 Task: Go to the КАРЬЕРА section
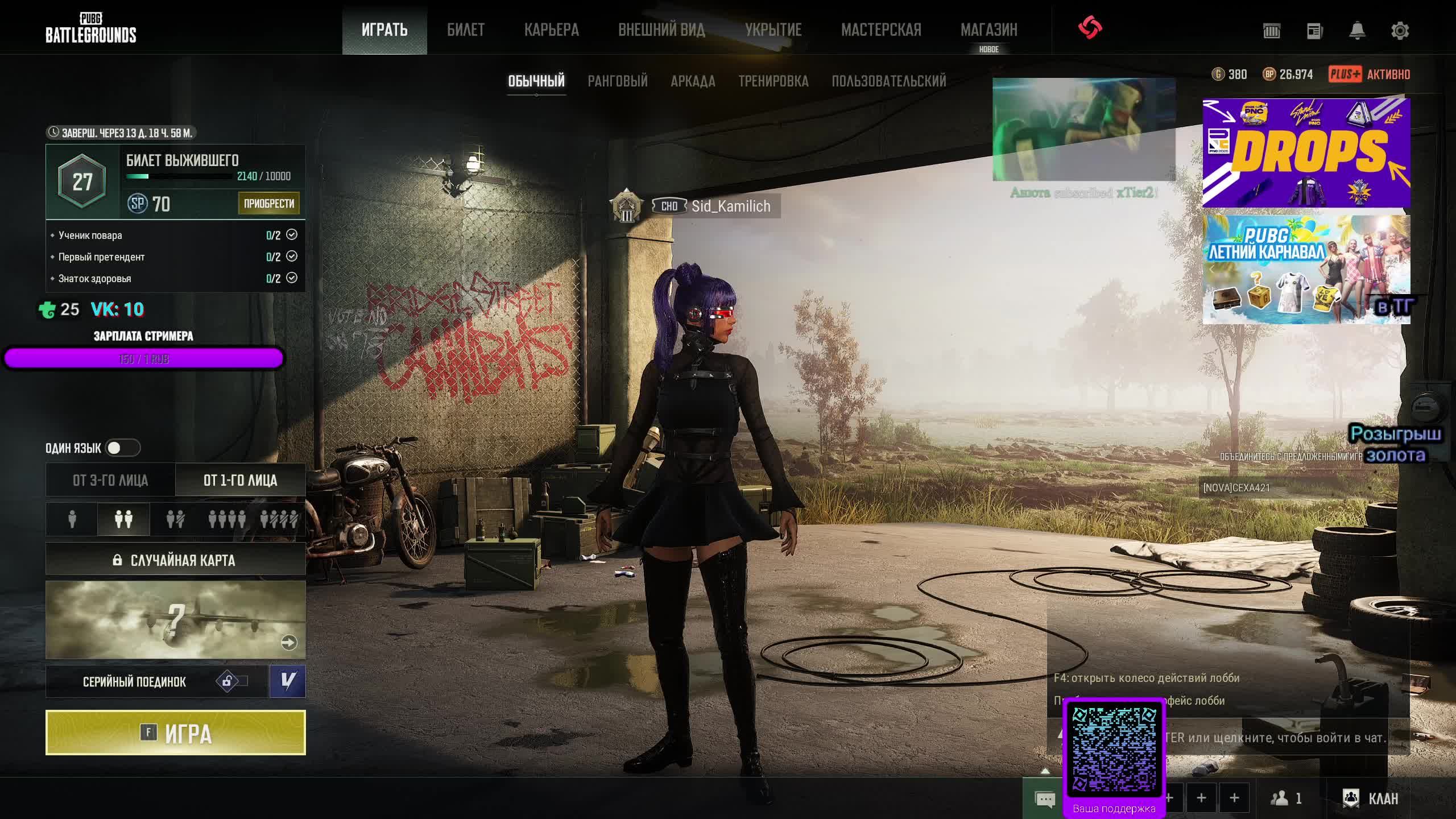click(551, 30)
